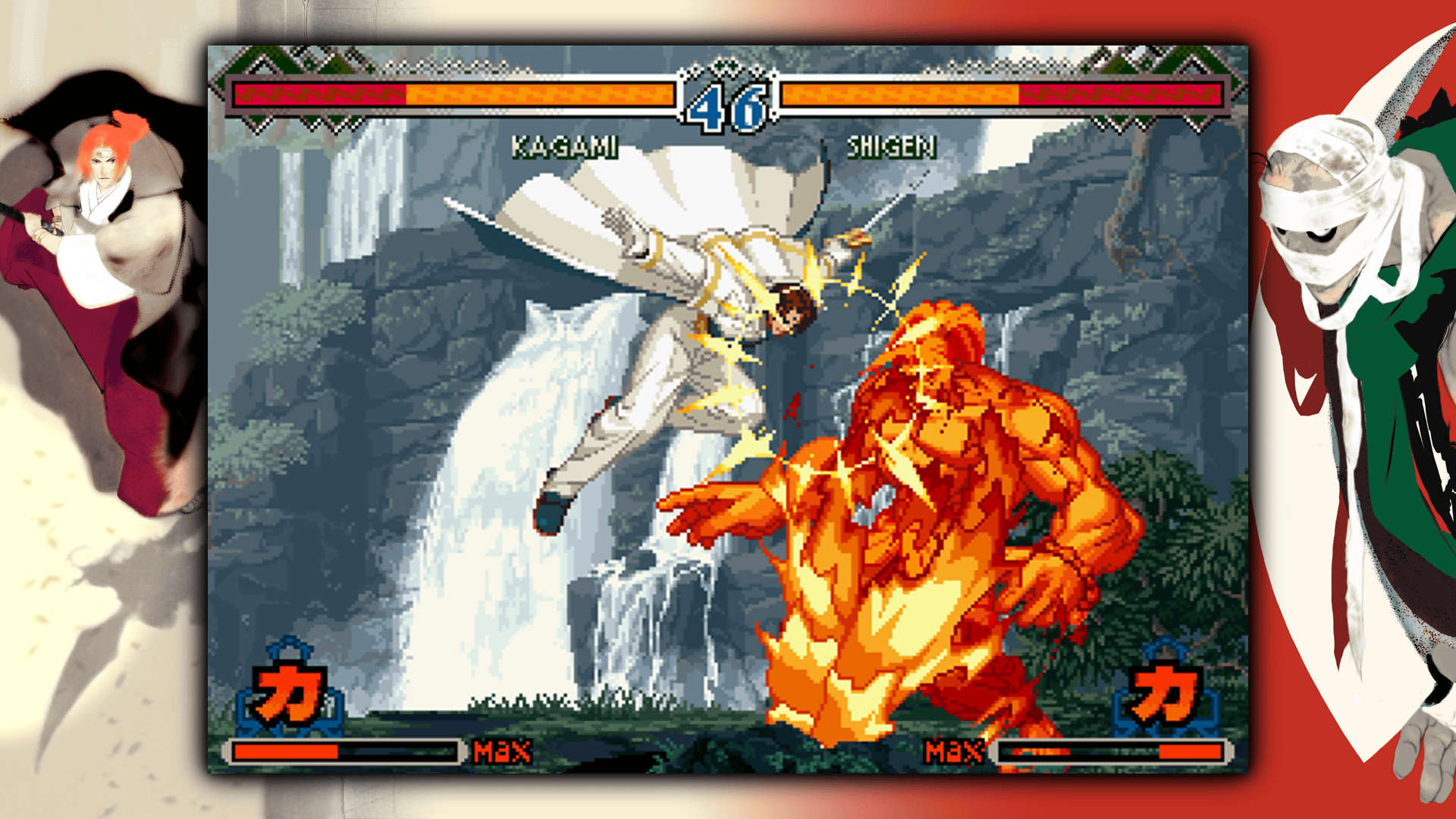Screen dimensions: 1456x819
Task: Click the right red health bar end segment
Action: point(1122,97)
